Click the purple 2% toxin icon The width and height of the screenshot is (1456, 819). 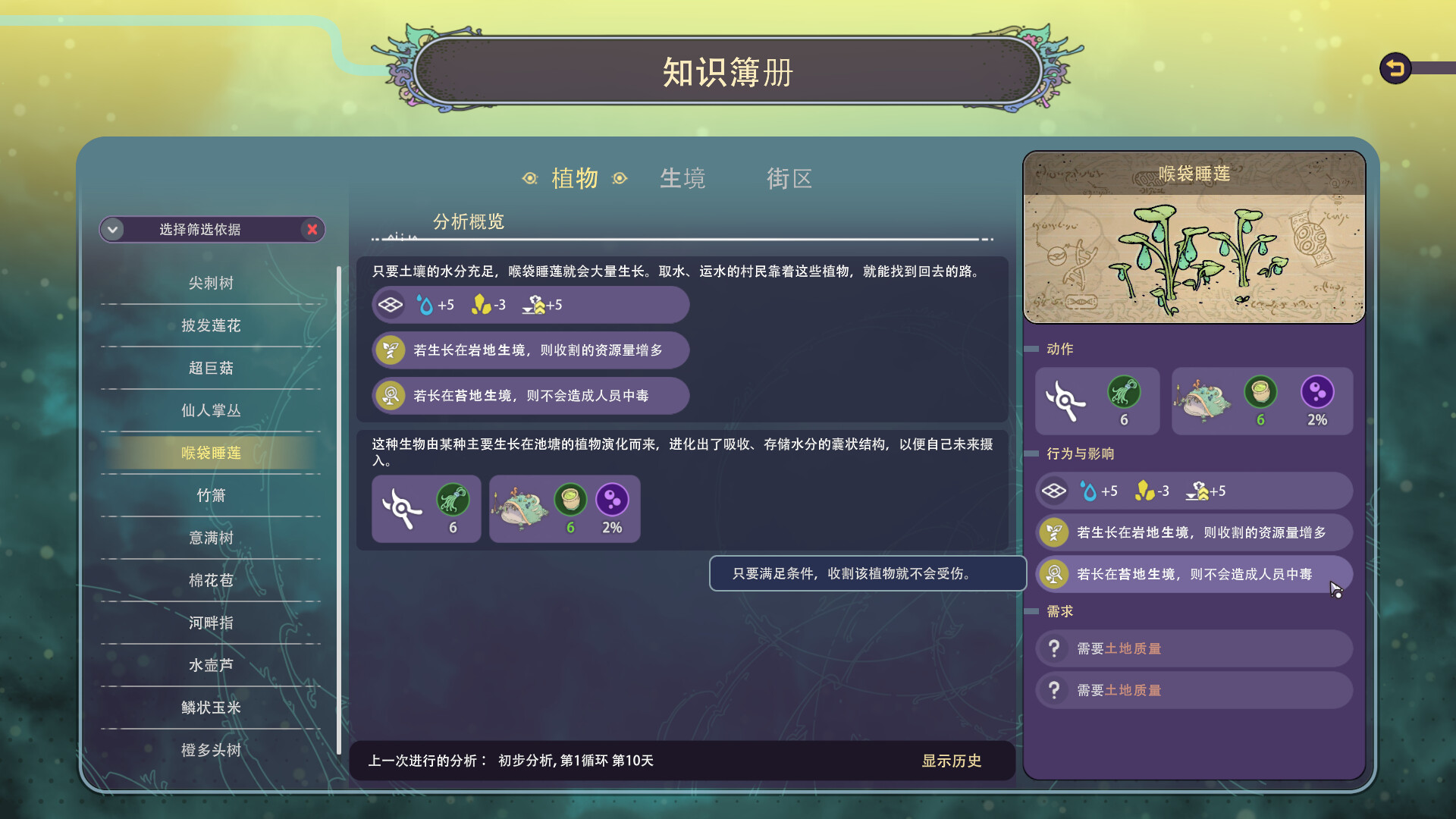1318,394
